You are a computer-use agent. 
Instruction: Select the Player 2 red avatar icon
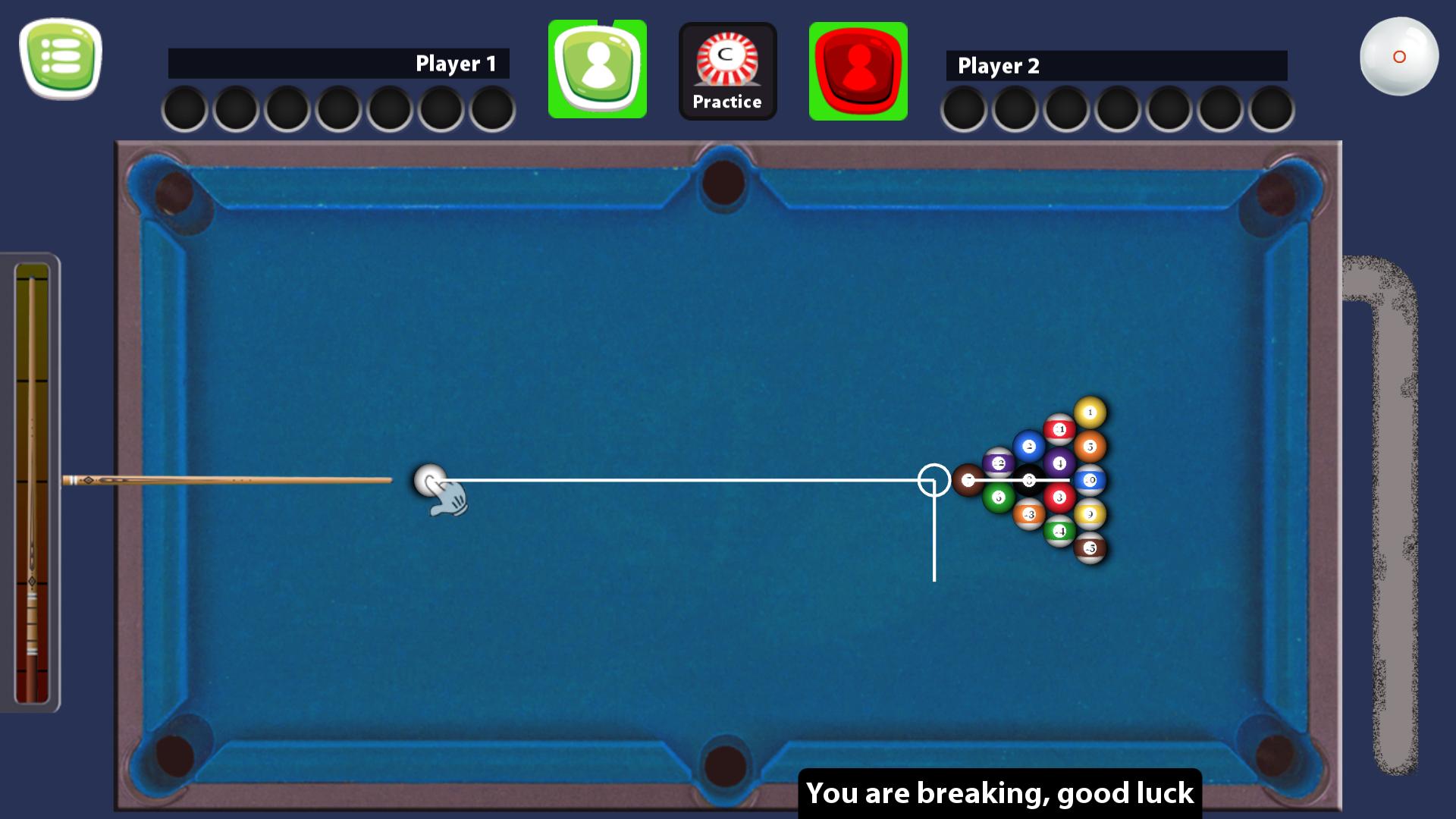tap(858, 69)
